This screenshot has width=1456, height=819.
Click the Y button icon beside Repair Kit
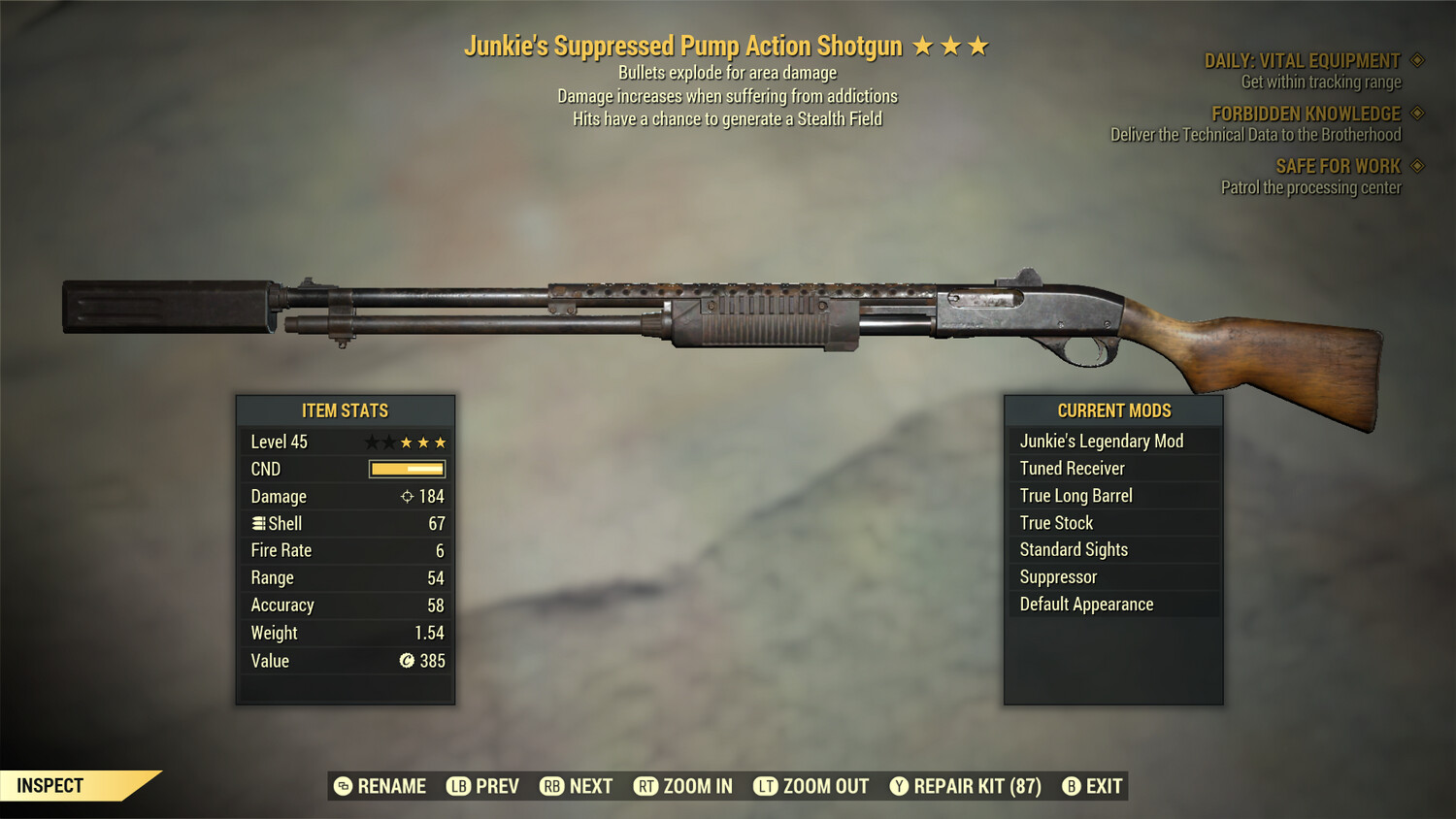pyautogui.click(x=898, y=786)
